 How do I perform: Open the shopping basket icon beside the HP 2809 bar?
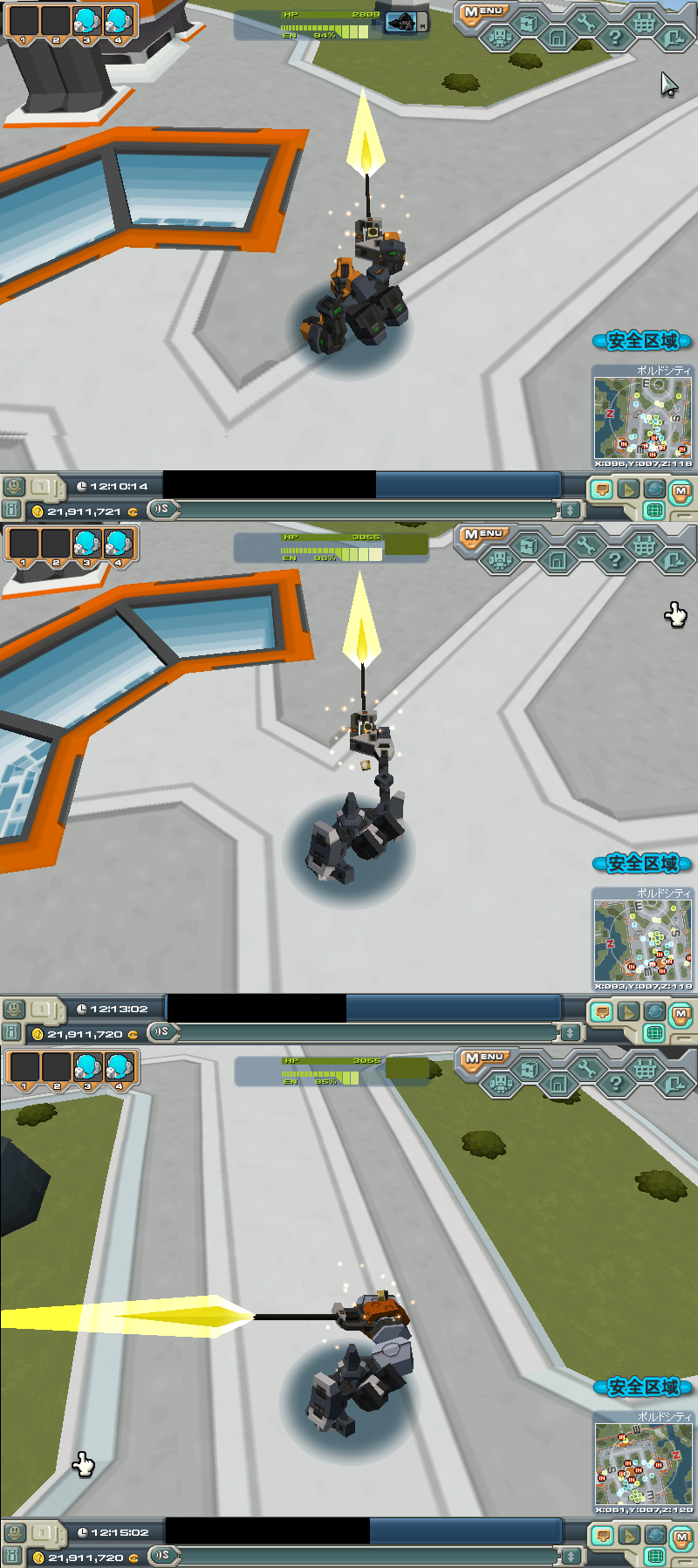pos(644,24)
